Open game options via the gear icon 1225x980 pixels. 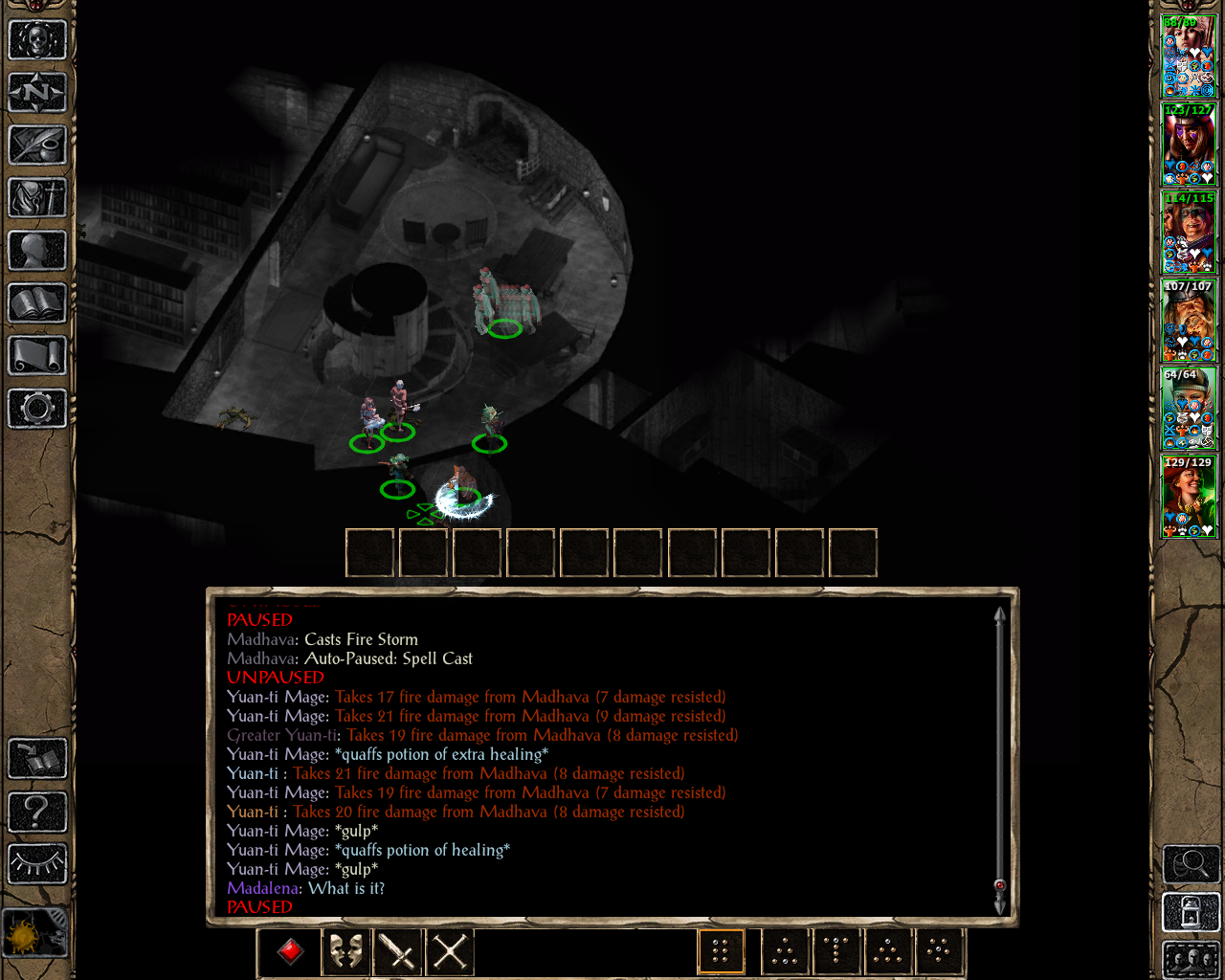[x=37, y=409]
